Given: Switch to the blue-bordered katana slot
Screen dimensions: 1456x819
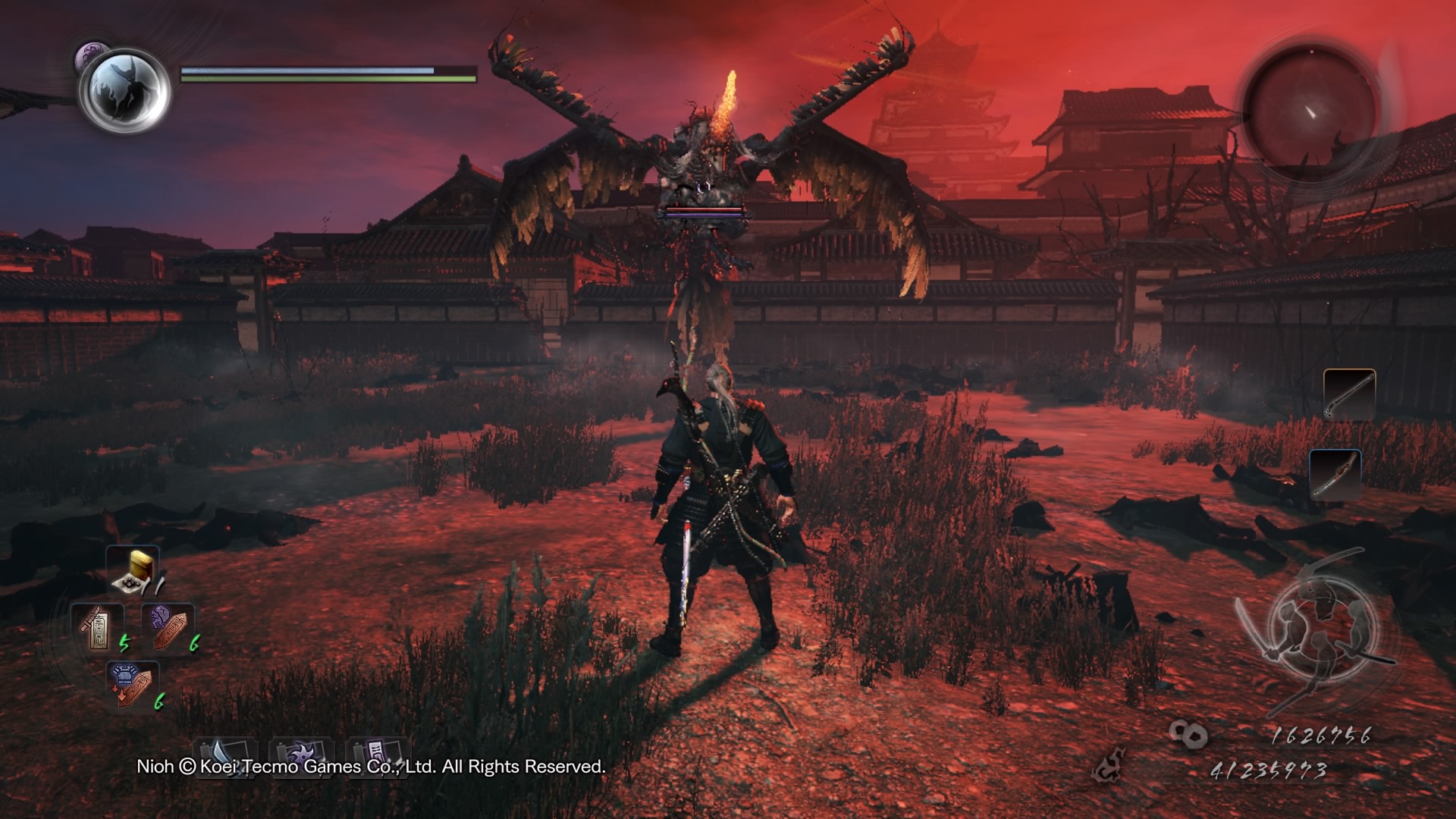Looking at the screenshot, I should [x=1335, y=474].
